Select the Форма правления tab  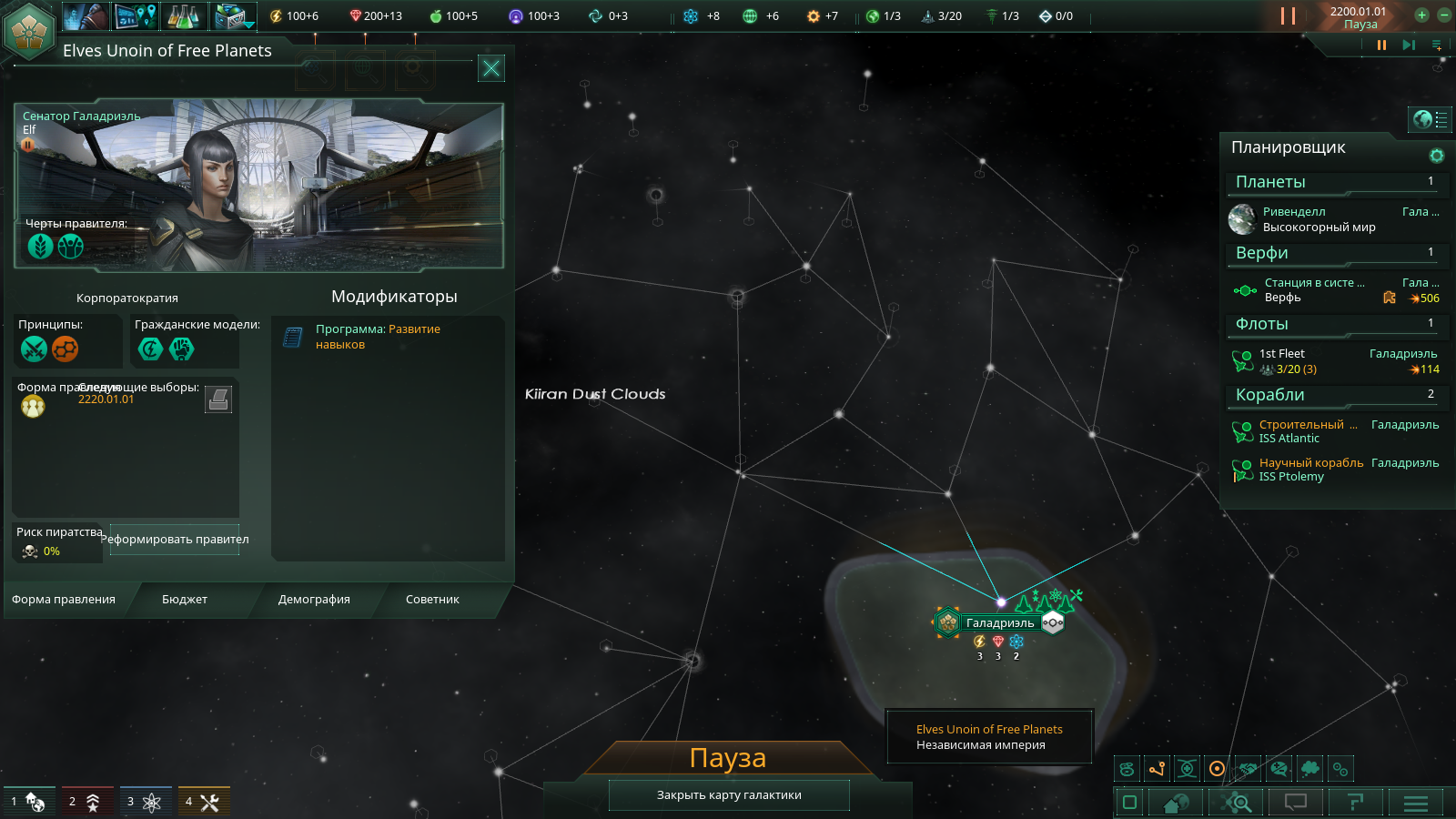click(x=64, y=599)
